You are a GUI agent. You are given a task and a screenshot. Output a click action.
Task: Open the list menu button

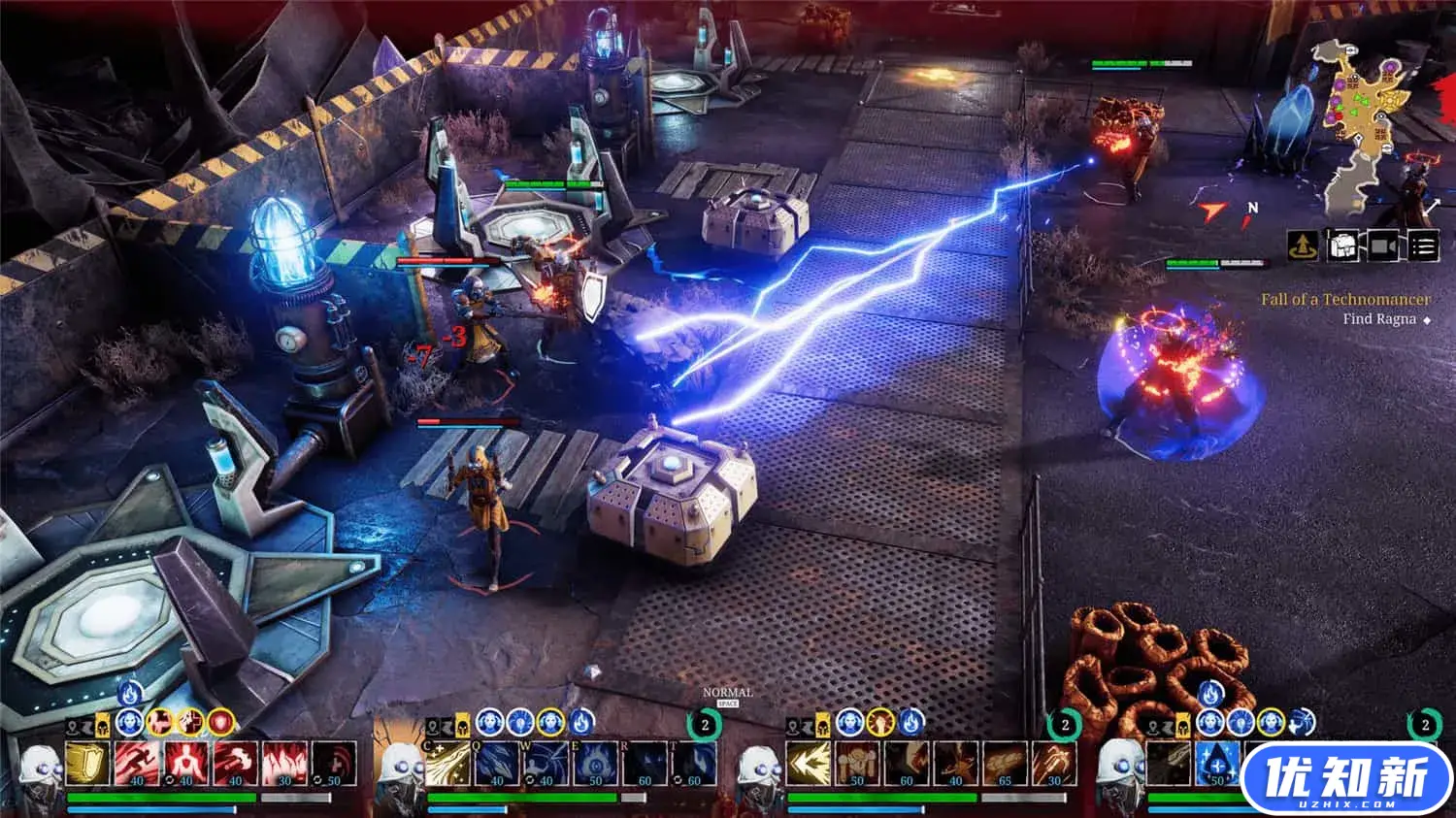tap(1423, 245)
